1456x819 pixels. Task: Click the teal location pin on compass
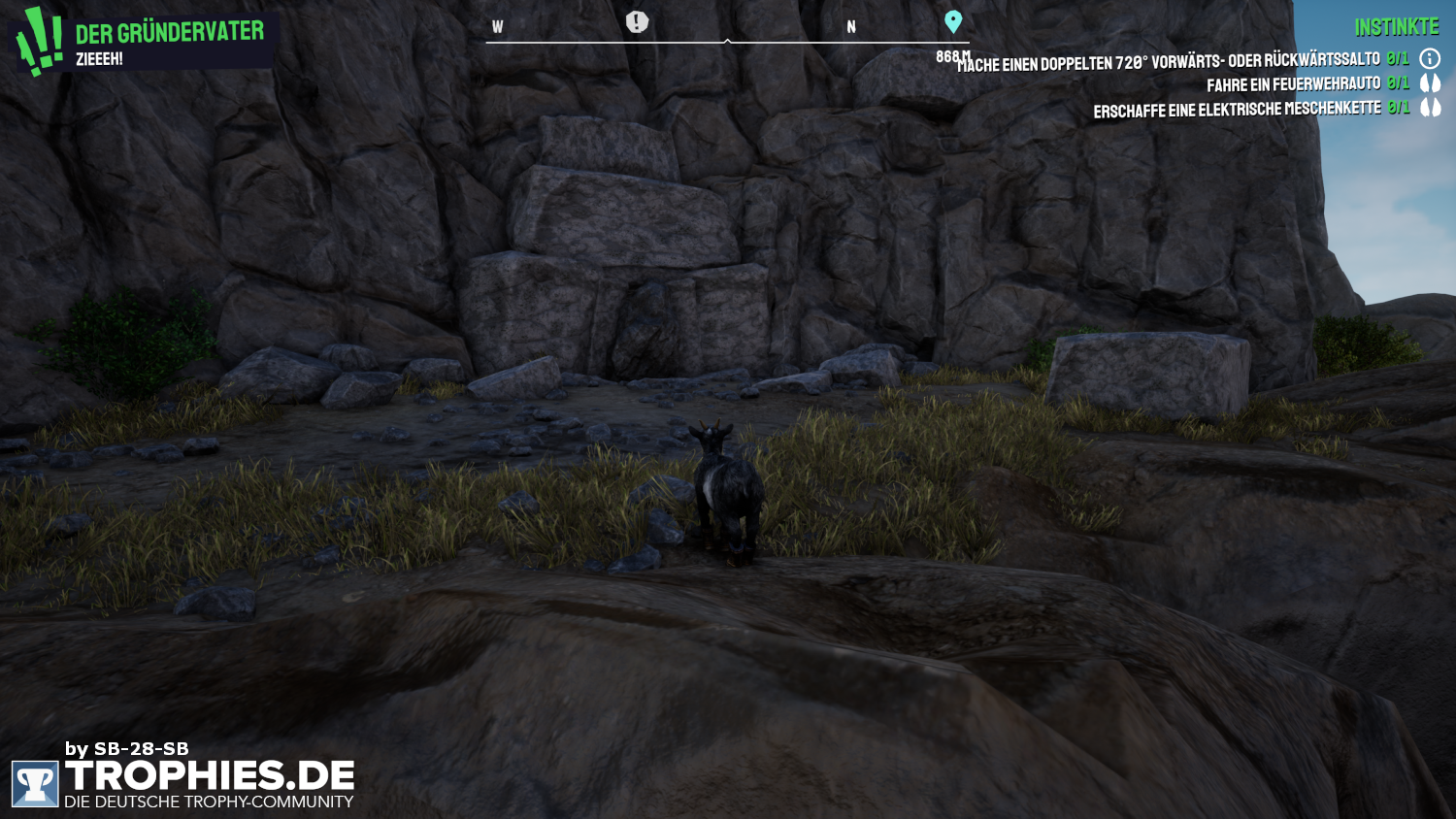coord(953,21)
